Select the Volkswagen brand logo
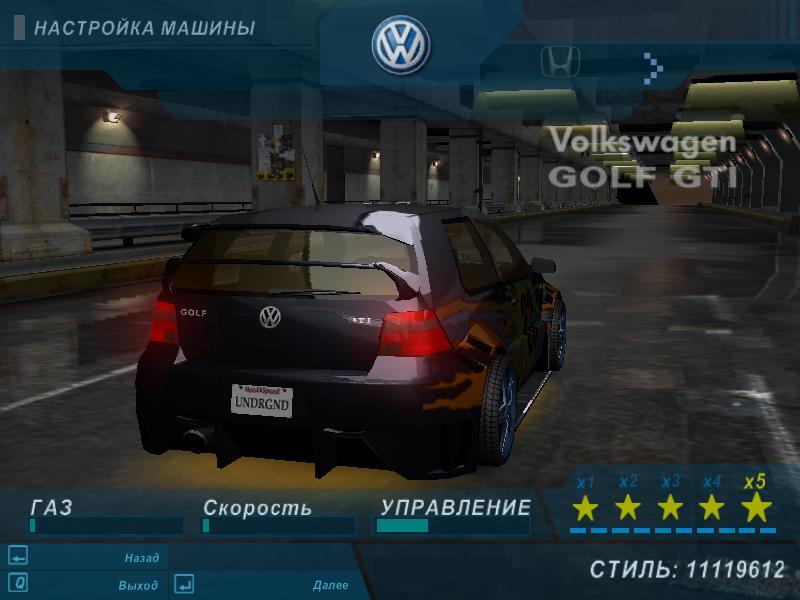Image resolution: width=800 pixels, height=600 pixels. point(401,44)
